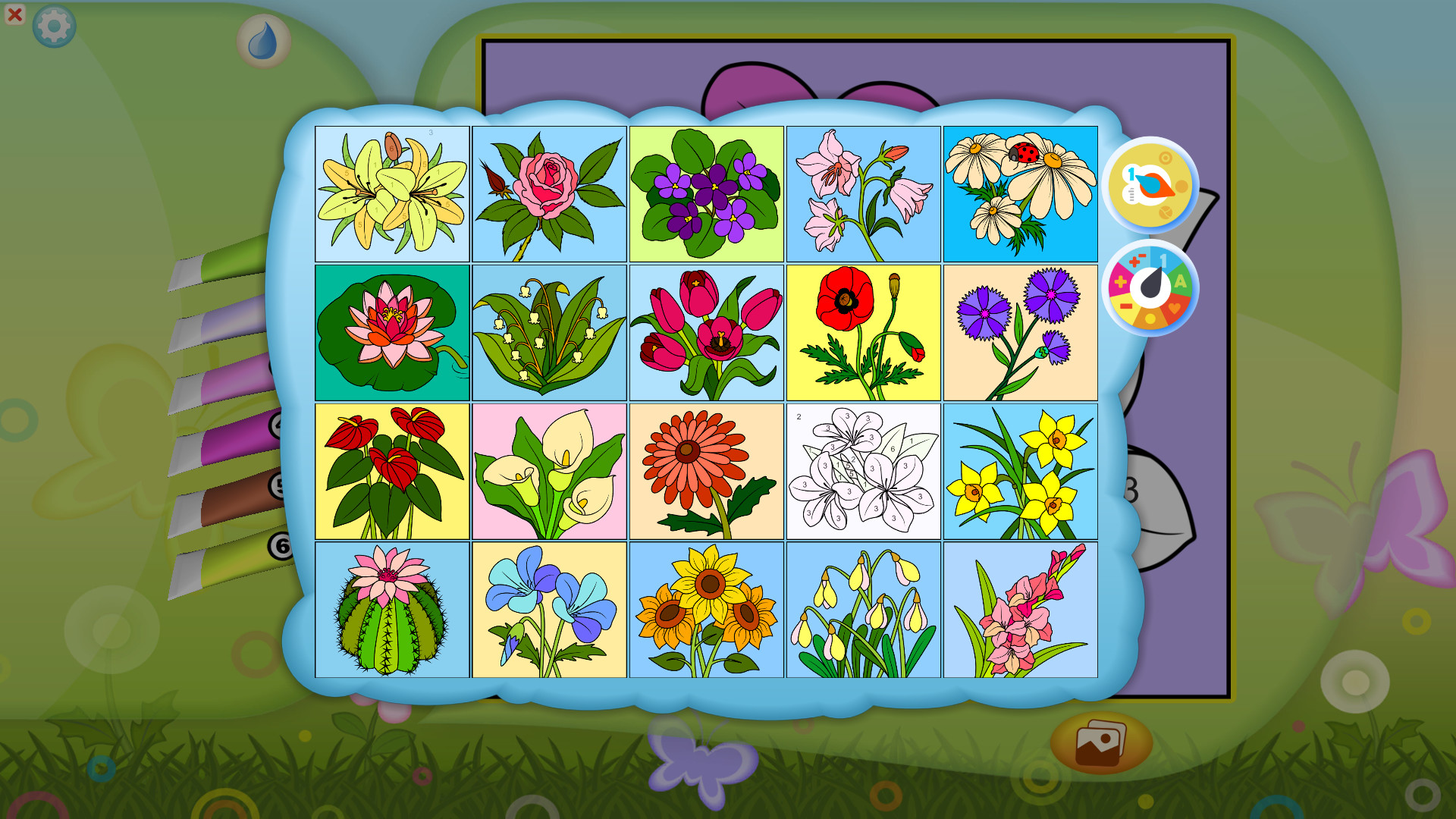This screenshot has width=1456, height=819.
Task: Open the cactus flower coloring page
Action: (392, 608)
